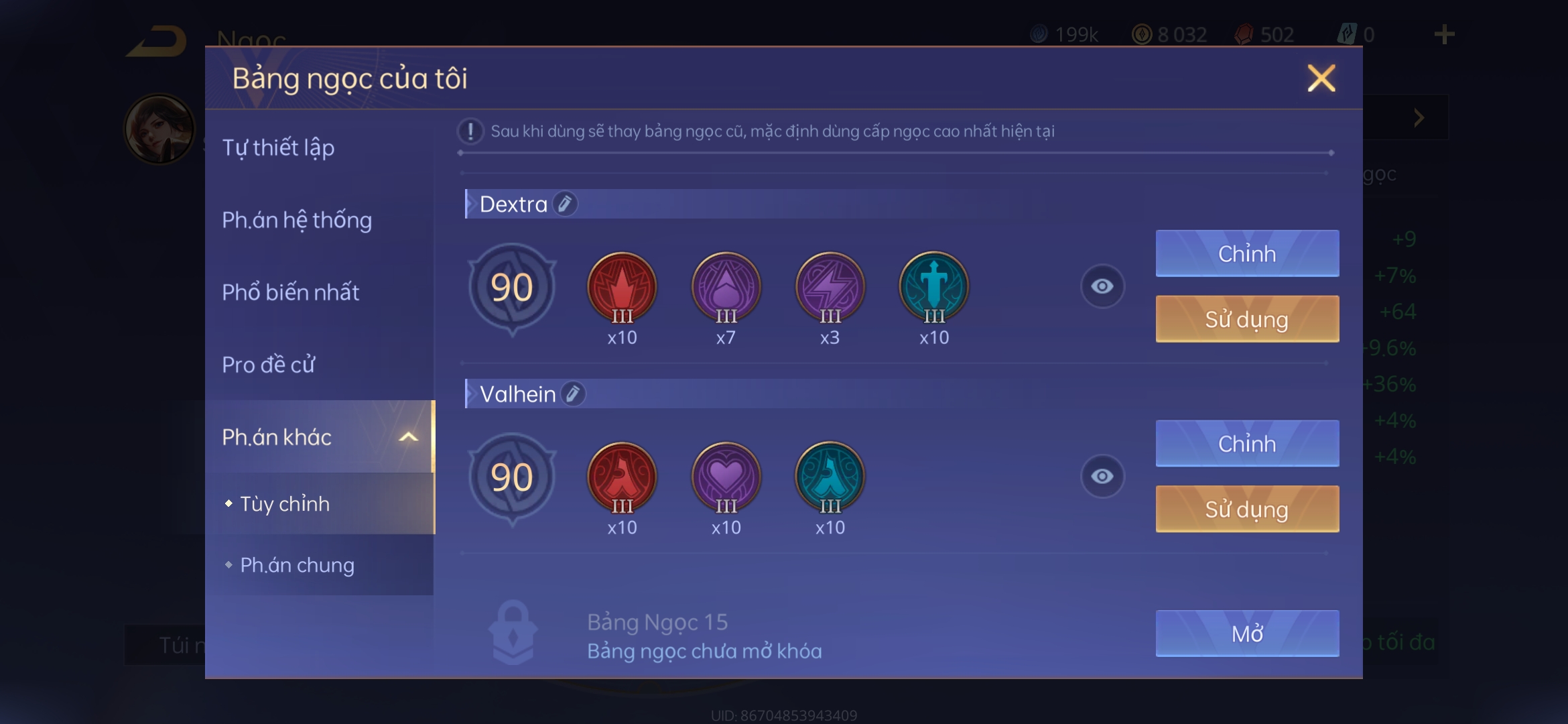
Task: Select the Tùy chỉnh sub-item
Action: pyautogui.click(x=285, y=503)
